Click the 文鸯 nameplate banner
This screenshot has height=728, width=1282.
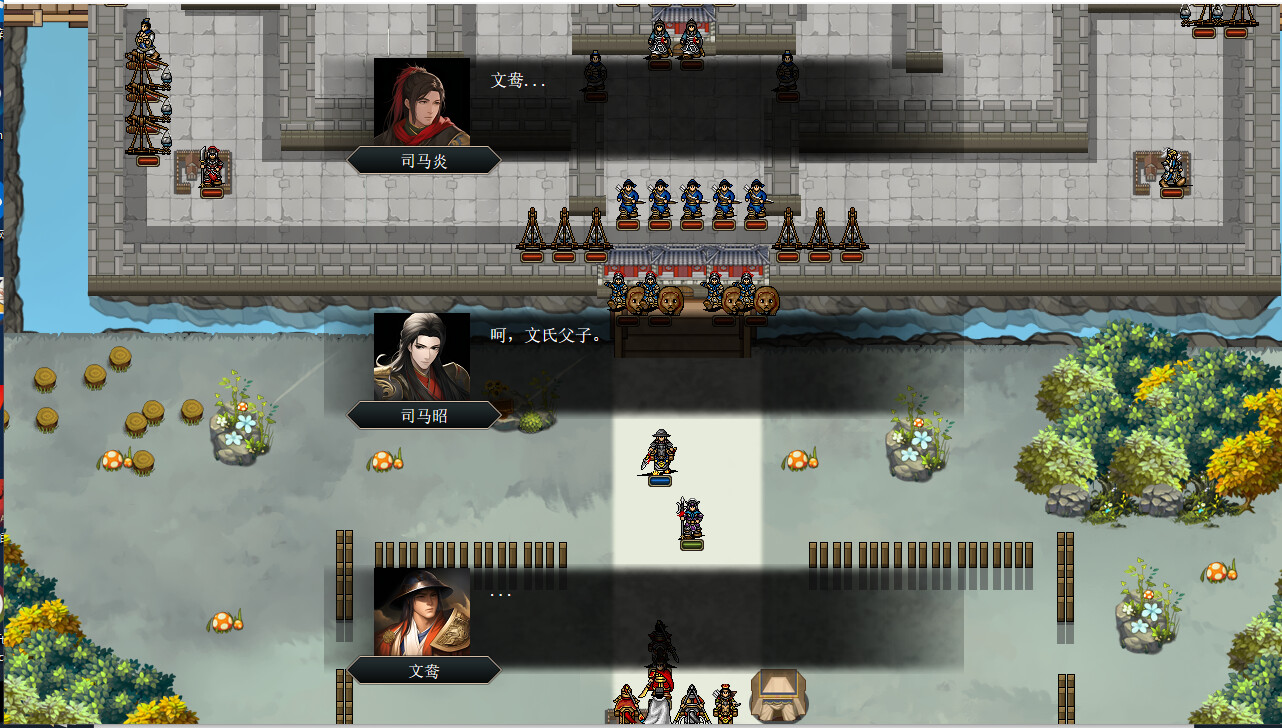point(424,671)
